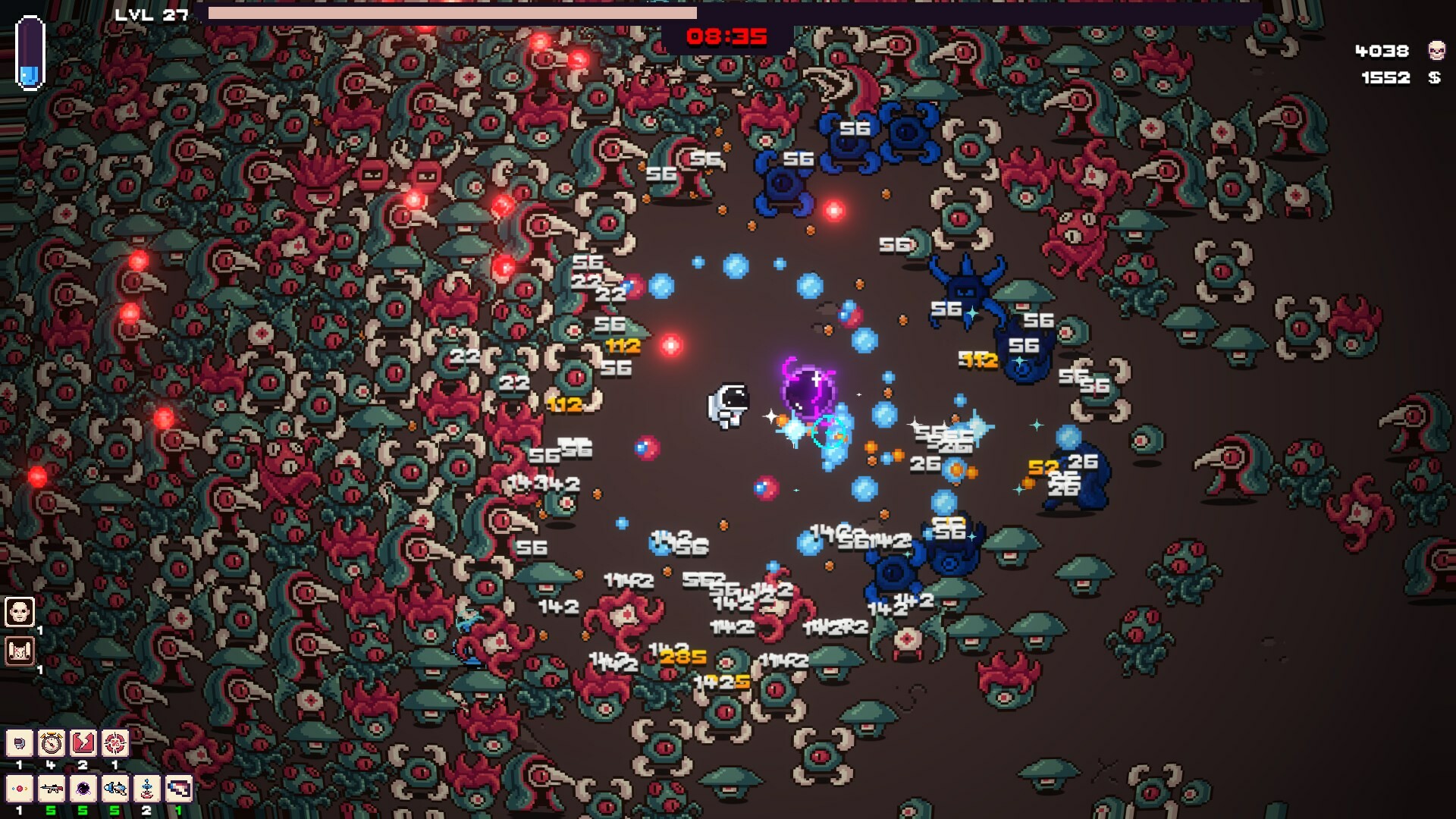1456x819 pixels.
Task: Select the astronaut helmet item icon
Action: click(x=20, y=742)
